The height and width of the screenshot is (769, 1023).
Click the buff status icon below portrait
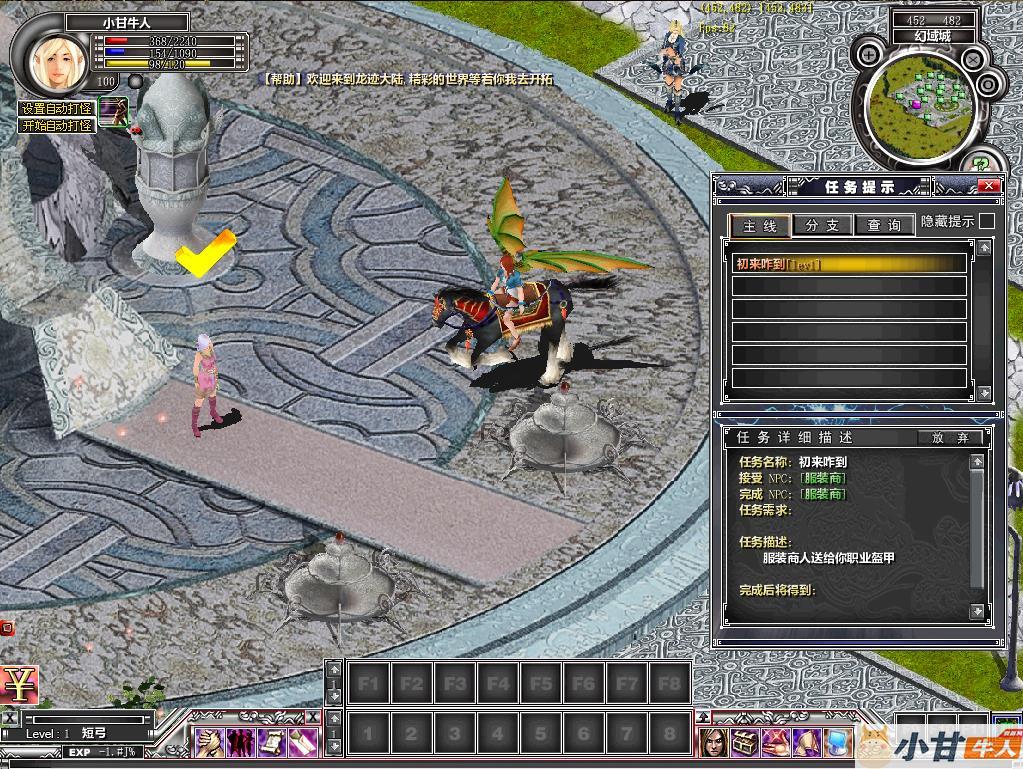[113, 110]
